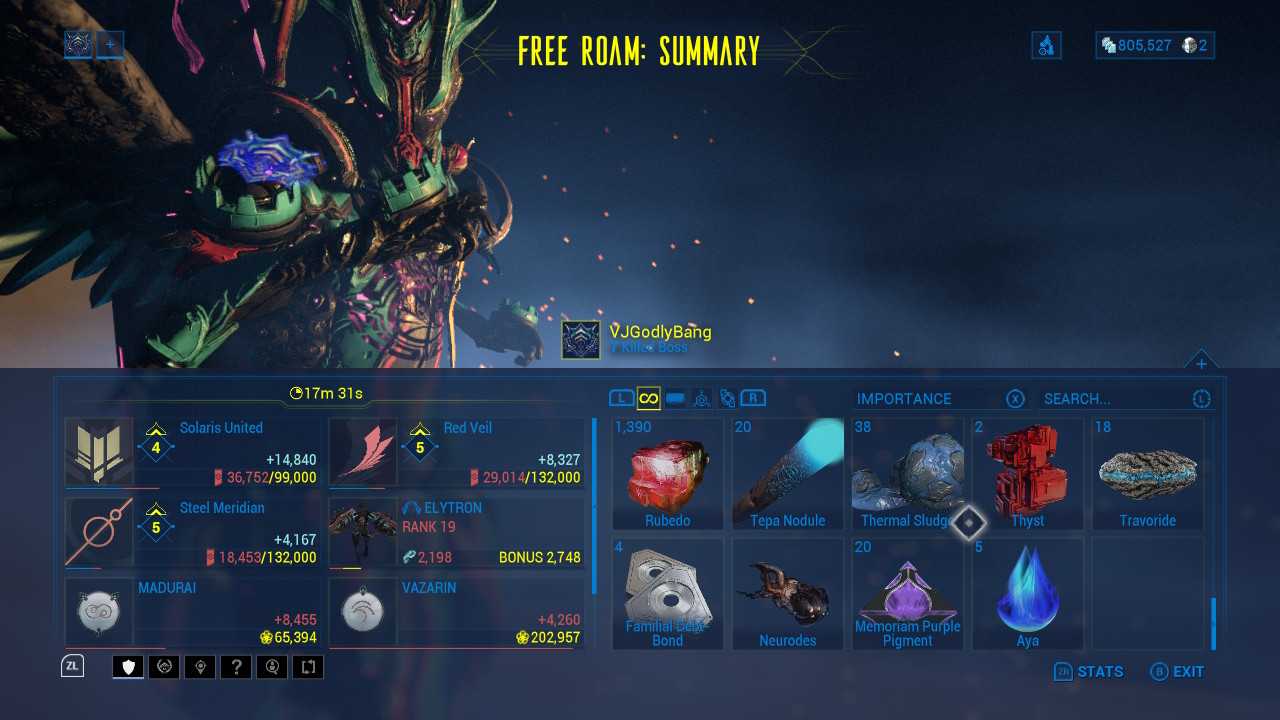The width and height of the screenshot is (1280, 720).
Task: Choose the Thermal Sludge item
Action: [x=907, y=474]
